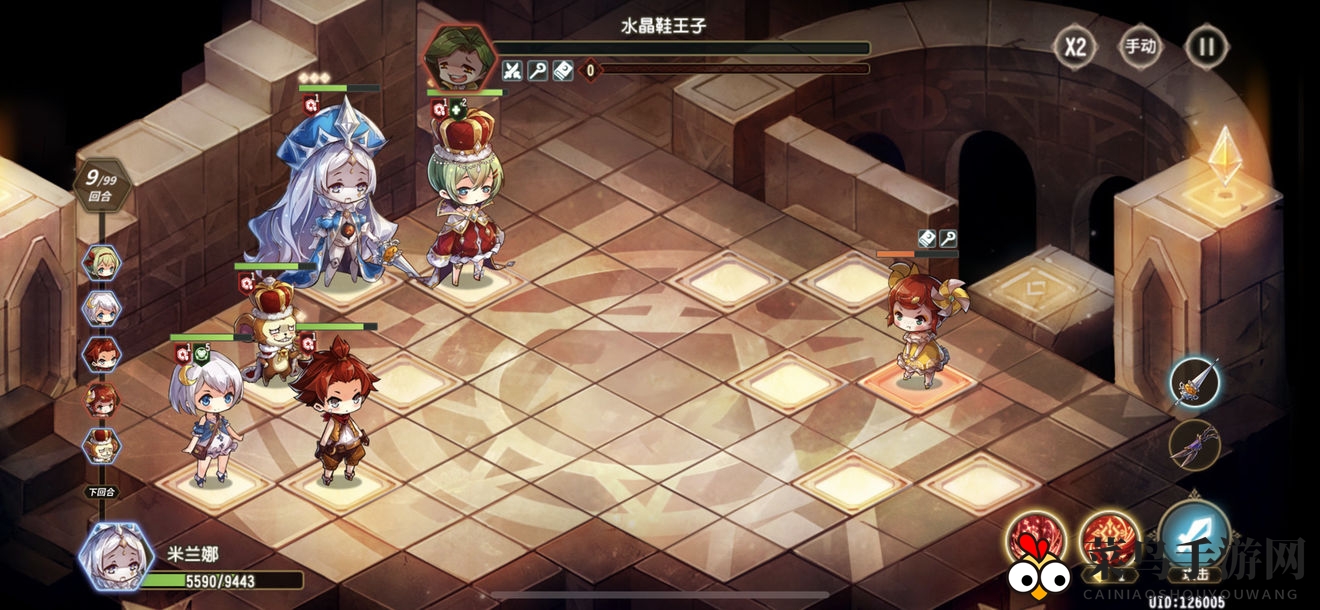The width and height of the screenshot is (1320, 610).
Task: Select the blonde girl turn-order portrait
Action: coord(102,262)
